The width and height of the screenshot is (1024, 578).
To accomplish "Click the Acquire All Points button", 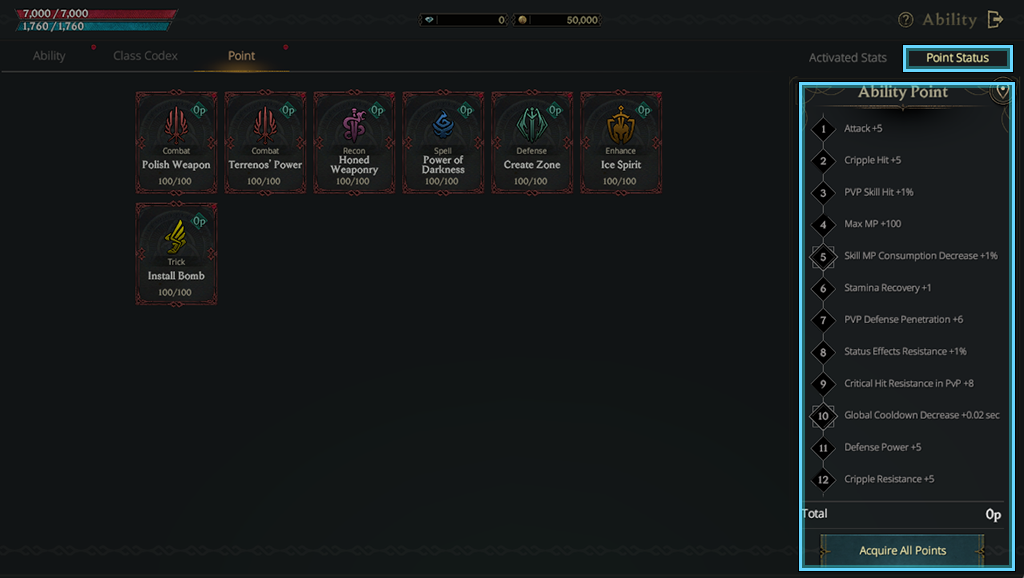I will (902, 550).
